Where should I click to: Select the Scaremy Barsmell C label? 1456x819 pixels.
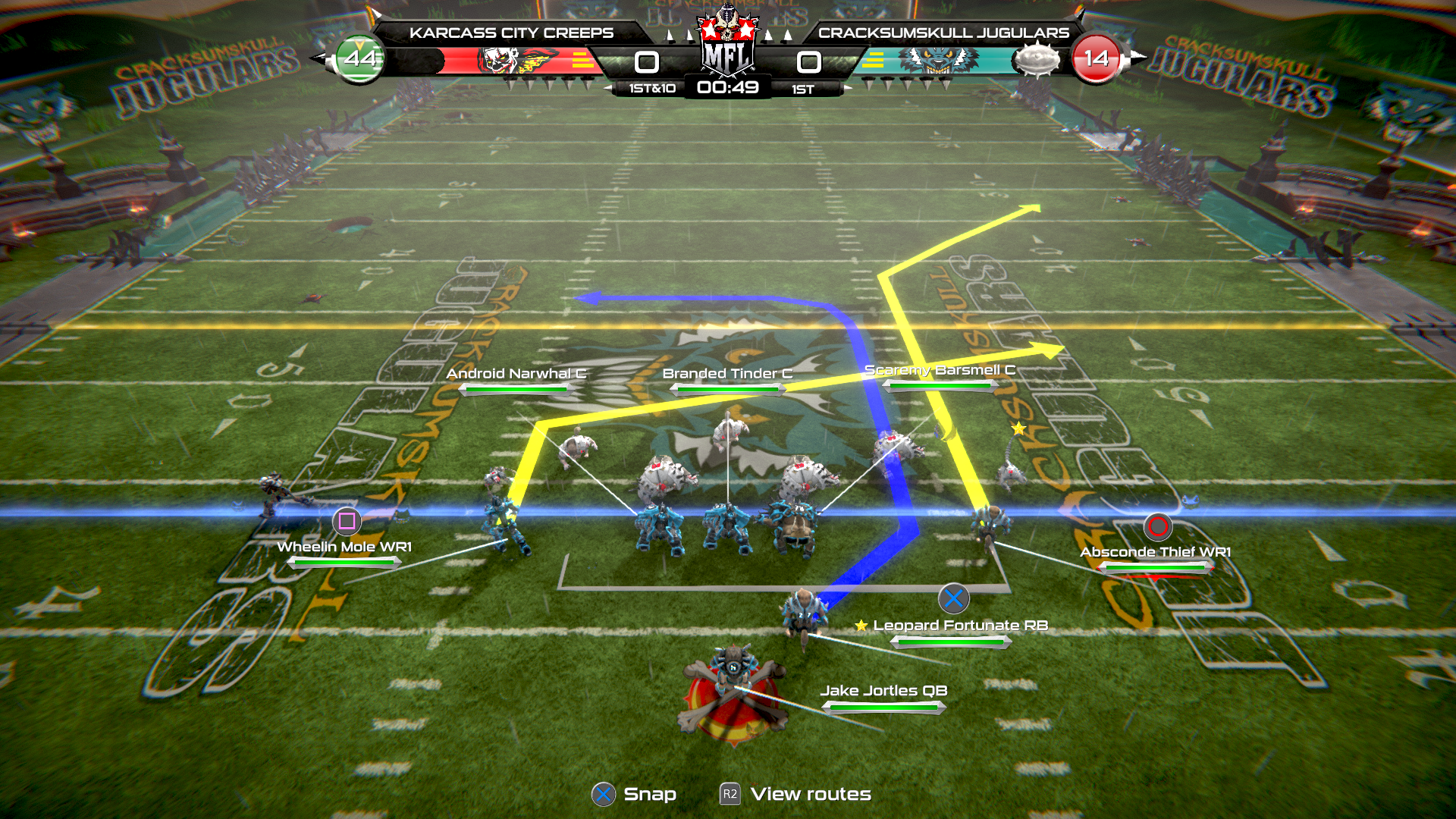coord(940,370)
